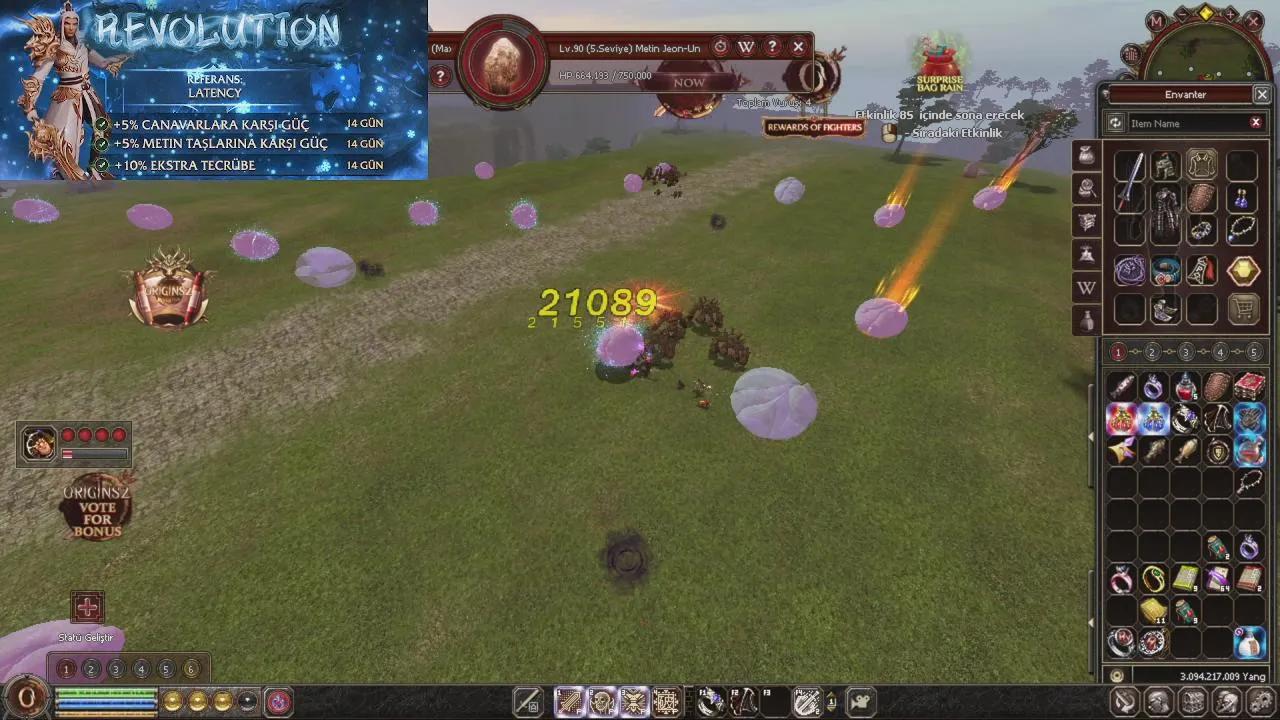
Task: Toggle the +10% Ekstra Tecrübe checkmark
Action: click(x=101, y=165)
